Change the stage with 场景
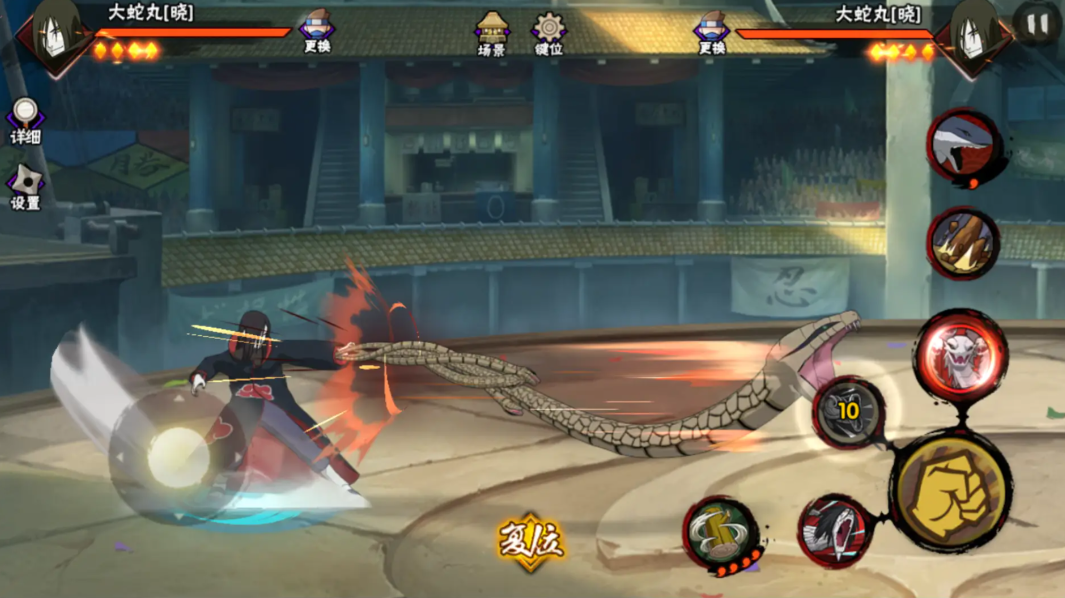The image size is (1065, 598). click(x=492, y=32)
